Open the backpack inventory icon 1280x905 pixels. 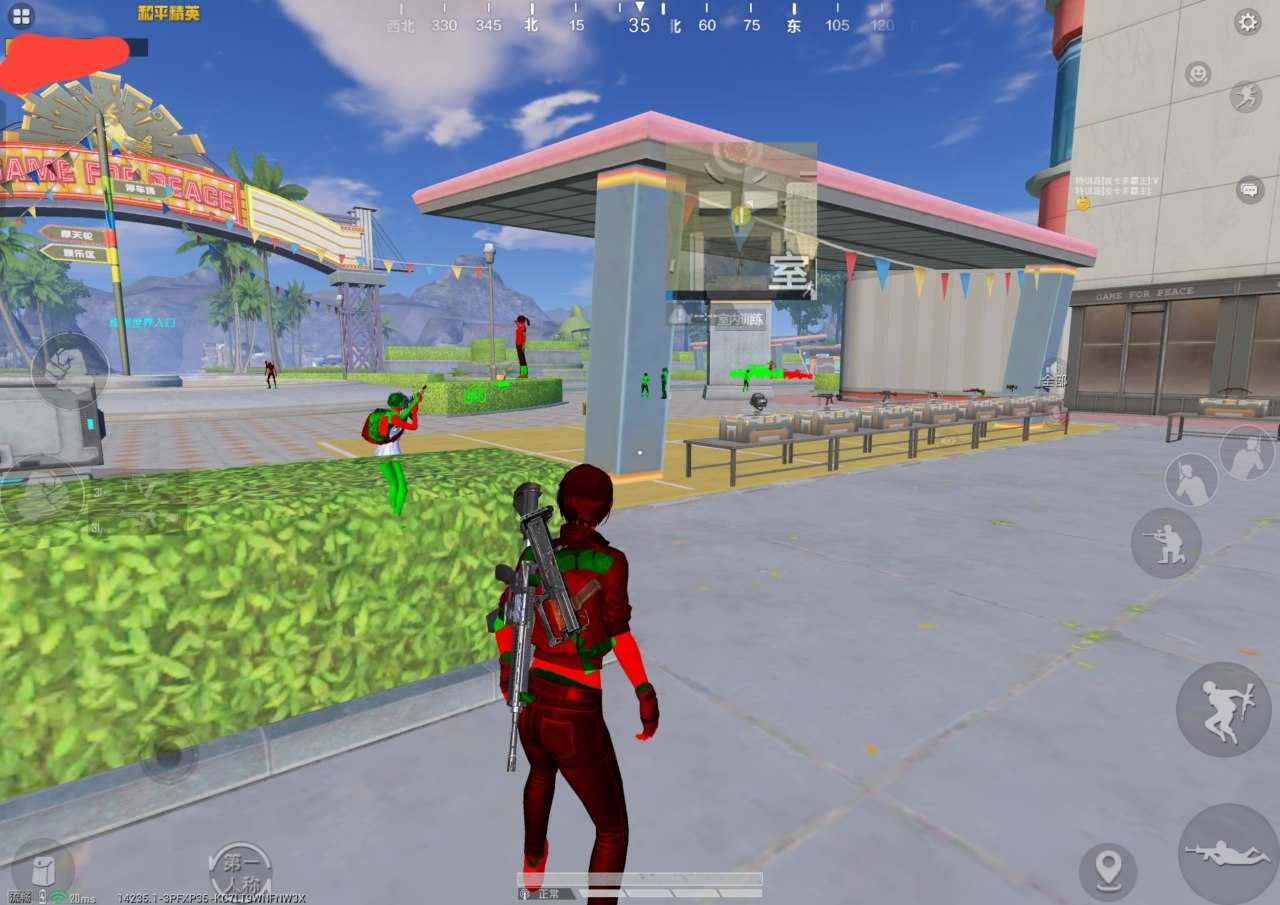point(41,868)
